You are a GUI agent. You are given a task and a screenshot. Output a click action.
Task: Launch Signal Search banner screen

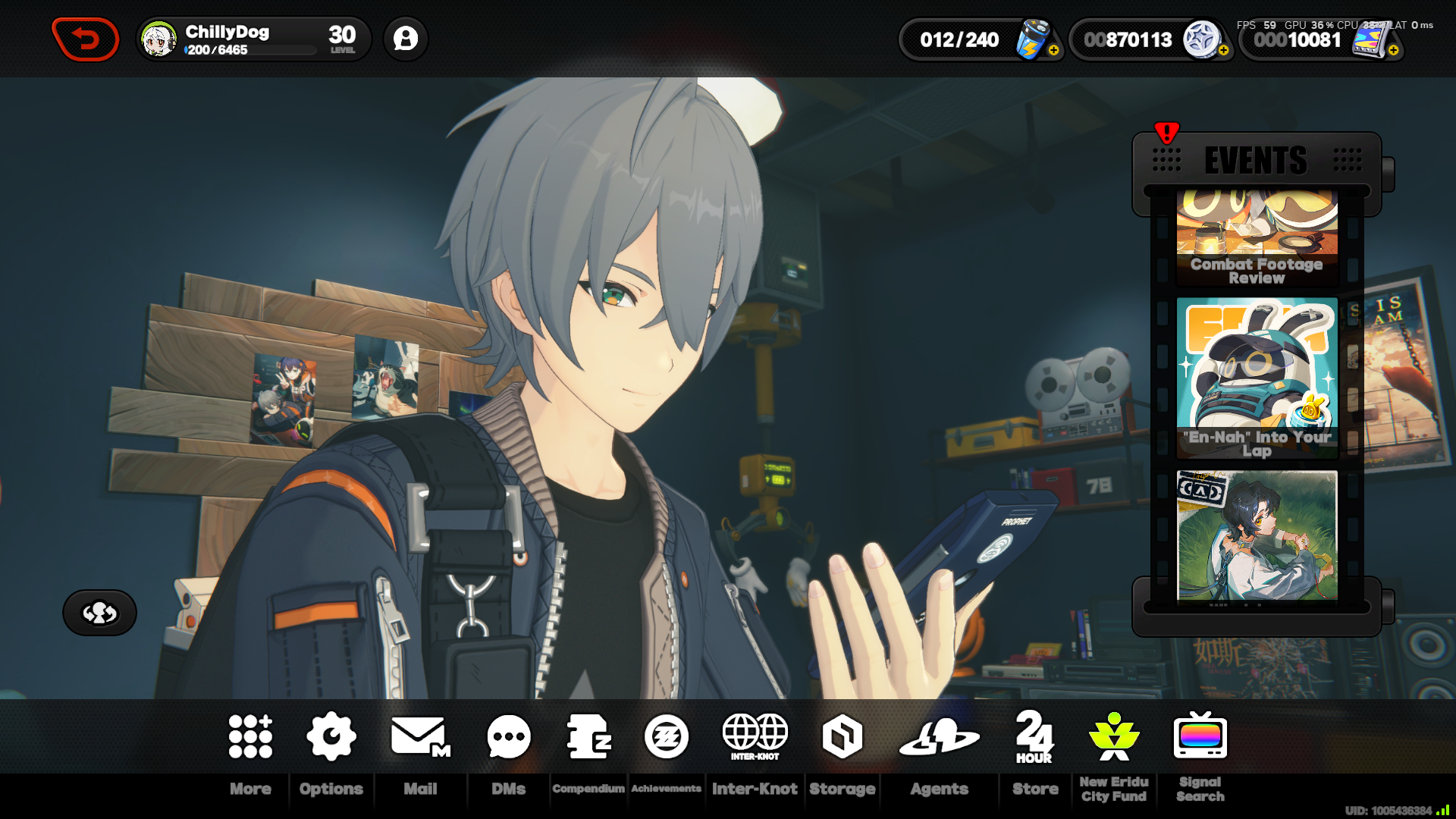(x=1200, y=736)
